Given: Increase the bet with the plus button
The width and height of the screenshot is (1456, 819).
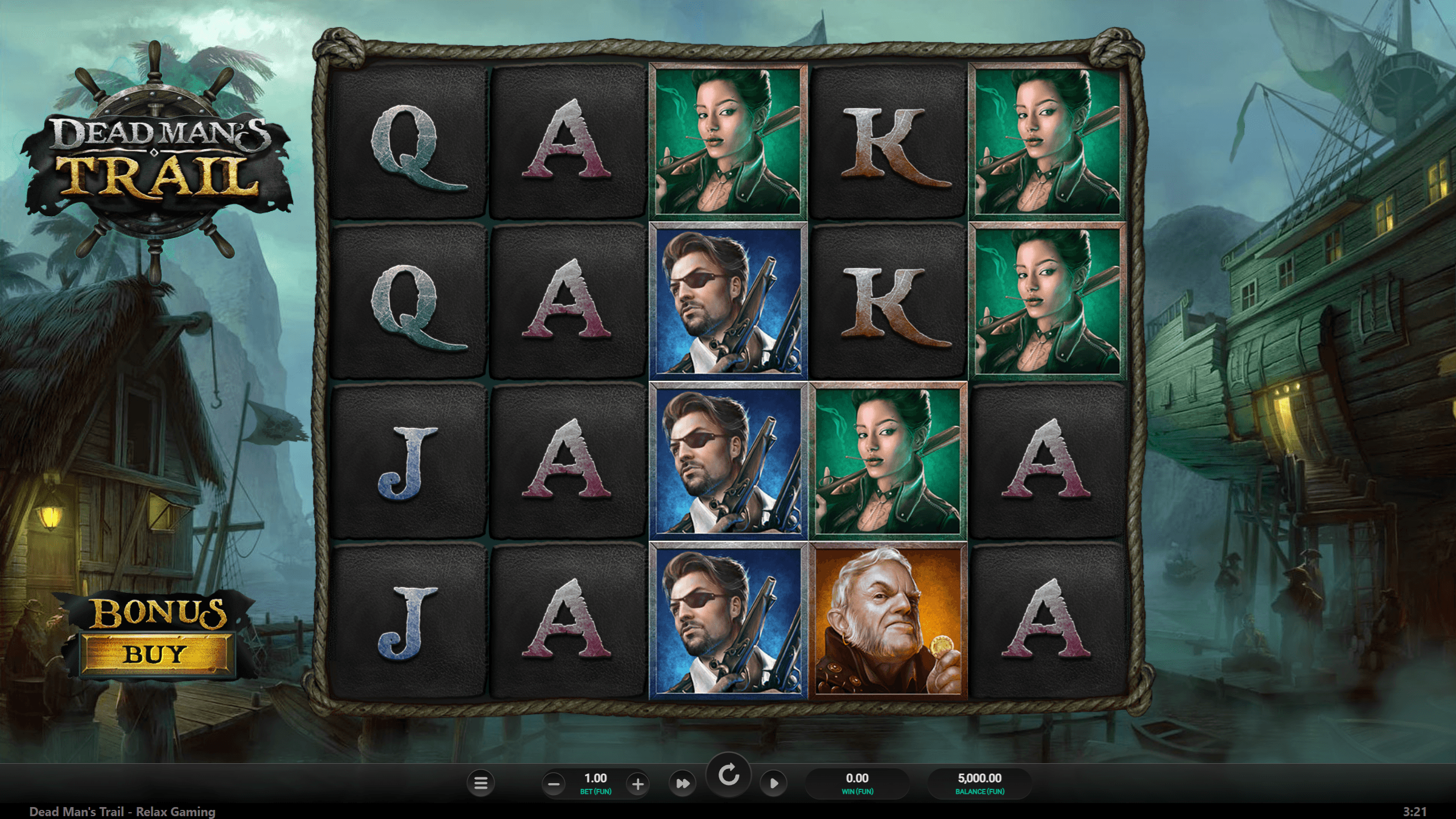Looking at the screenshot, I should [638, 784].
